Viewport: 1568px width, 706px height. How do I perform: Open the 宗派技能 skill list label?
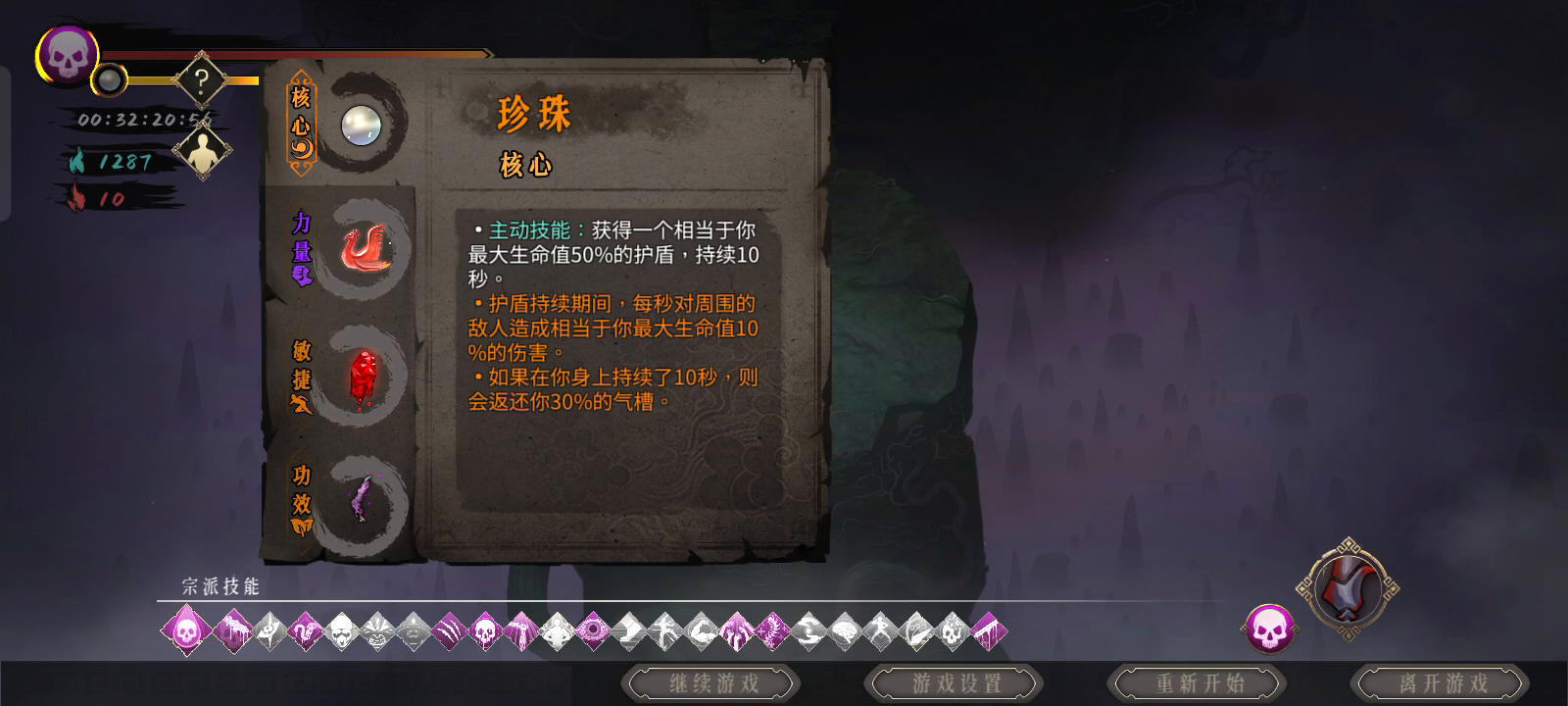(x=220, y=585)
